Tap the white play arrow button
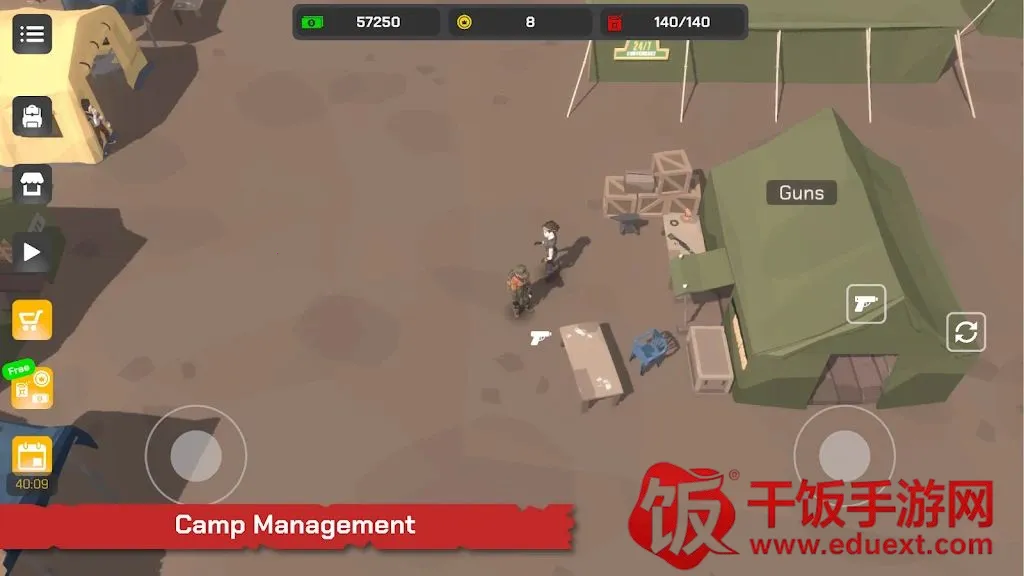The image size is (1024, 576). pyautogui.click(x=32, y=252)
